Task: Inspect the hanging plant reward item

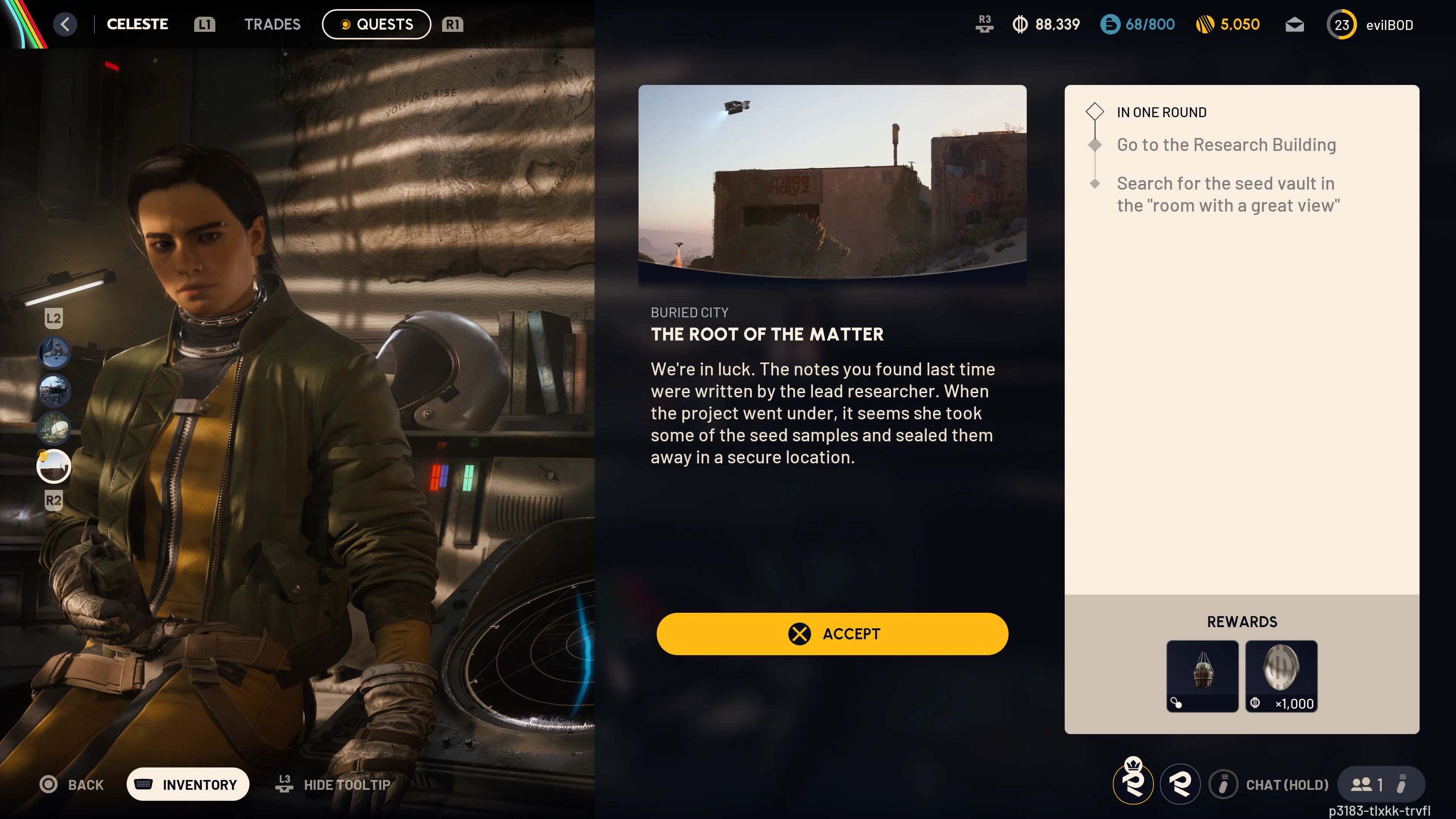Action: tap(1202, 675)
